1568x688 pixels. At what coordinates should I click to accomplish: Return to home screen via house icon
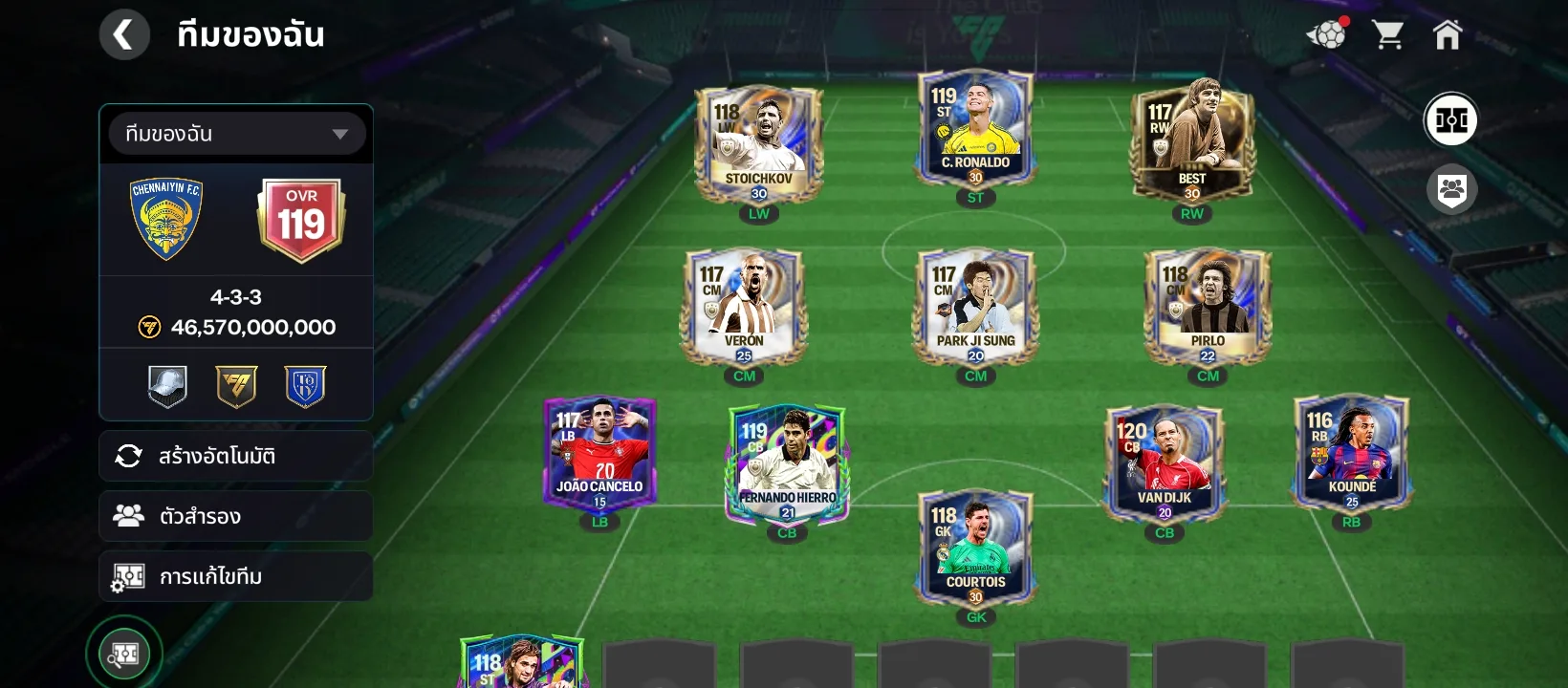click(1449, 33)
